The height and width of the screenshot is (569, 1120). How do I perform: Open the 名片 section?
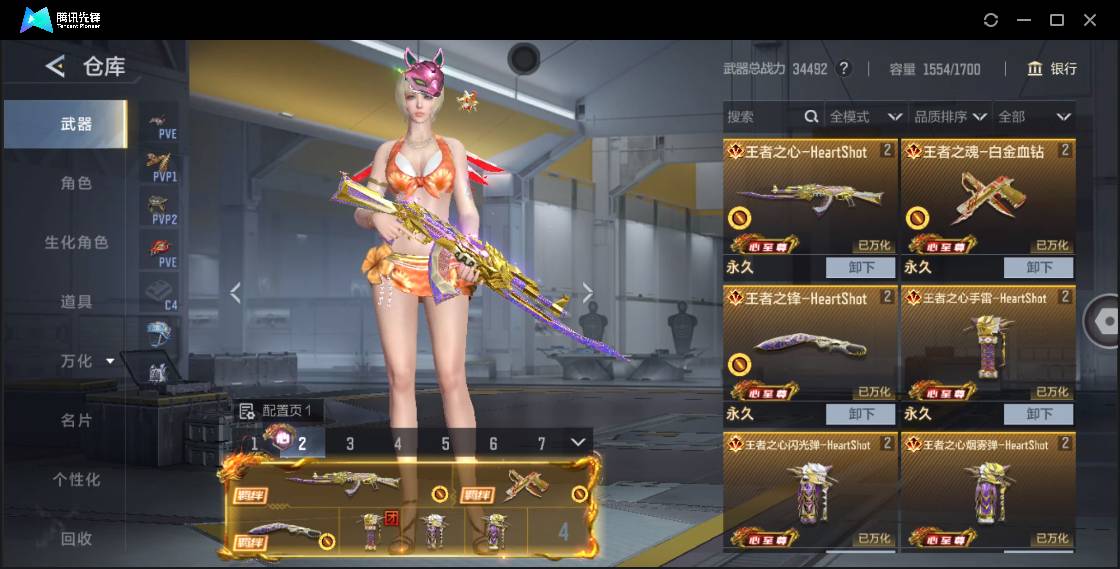coord(76,420)
